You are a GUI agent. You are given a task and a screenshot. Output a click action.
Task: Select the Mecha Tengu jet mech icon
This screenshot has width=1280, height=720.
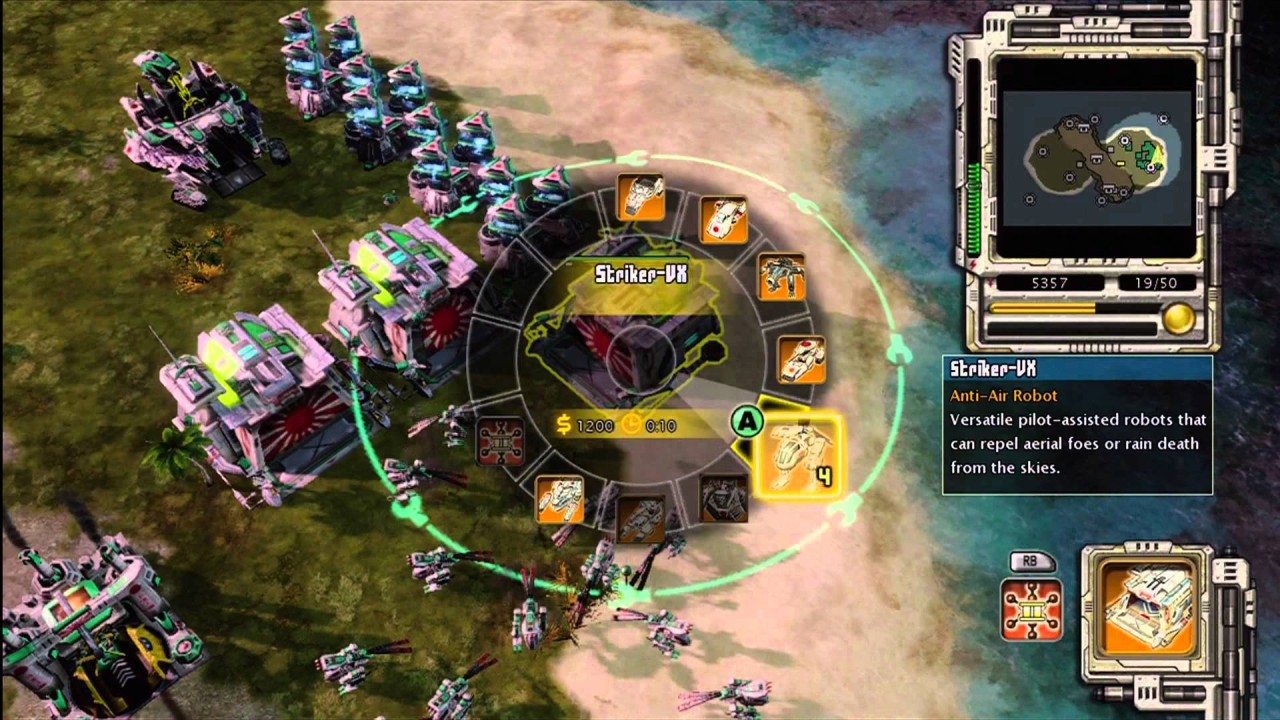(x=781, y=277)
